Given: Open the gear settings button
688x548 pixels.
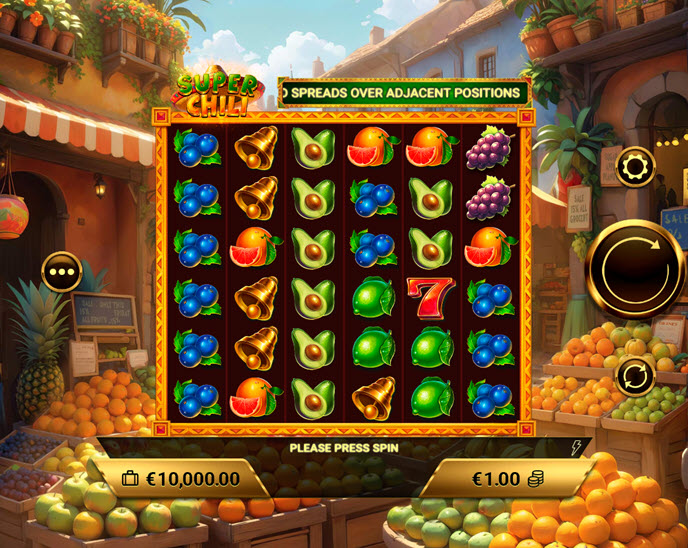Looking at the screenshot, I should [x=635, y=166].
